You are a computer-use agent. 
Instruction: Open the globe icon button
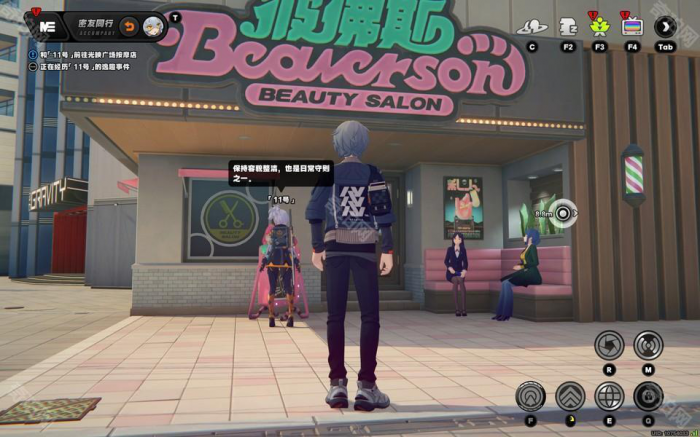609,396
